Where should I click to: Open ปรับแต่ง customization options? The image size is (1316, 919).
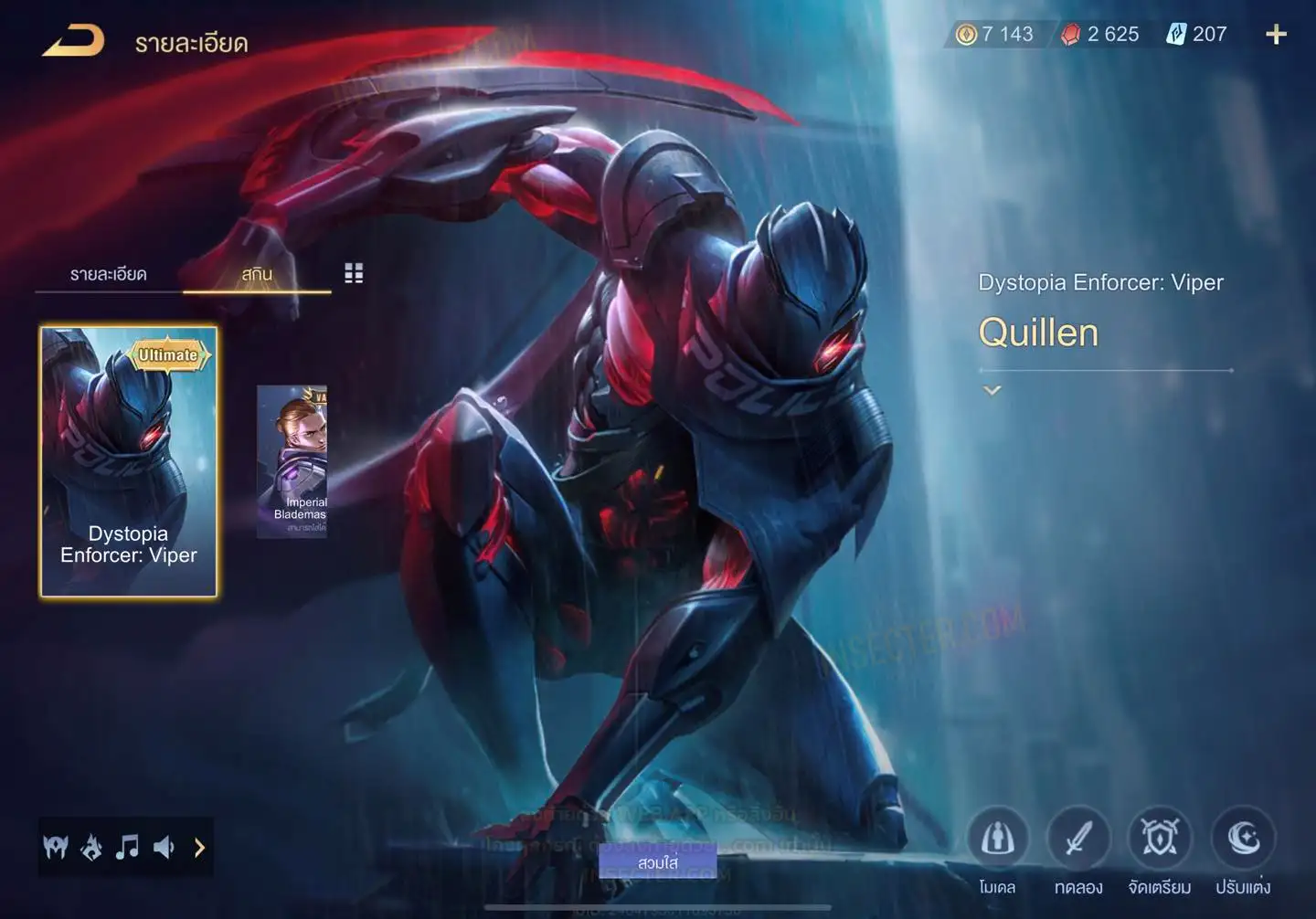coord(1243,839)
